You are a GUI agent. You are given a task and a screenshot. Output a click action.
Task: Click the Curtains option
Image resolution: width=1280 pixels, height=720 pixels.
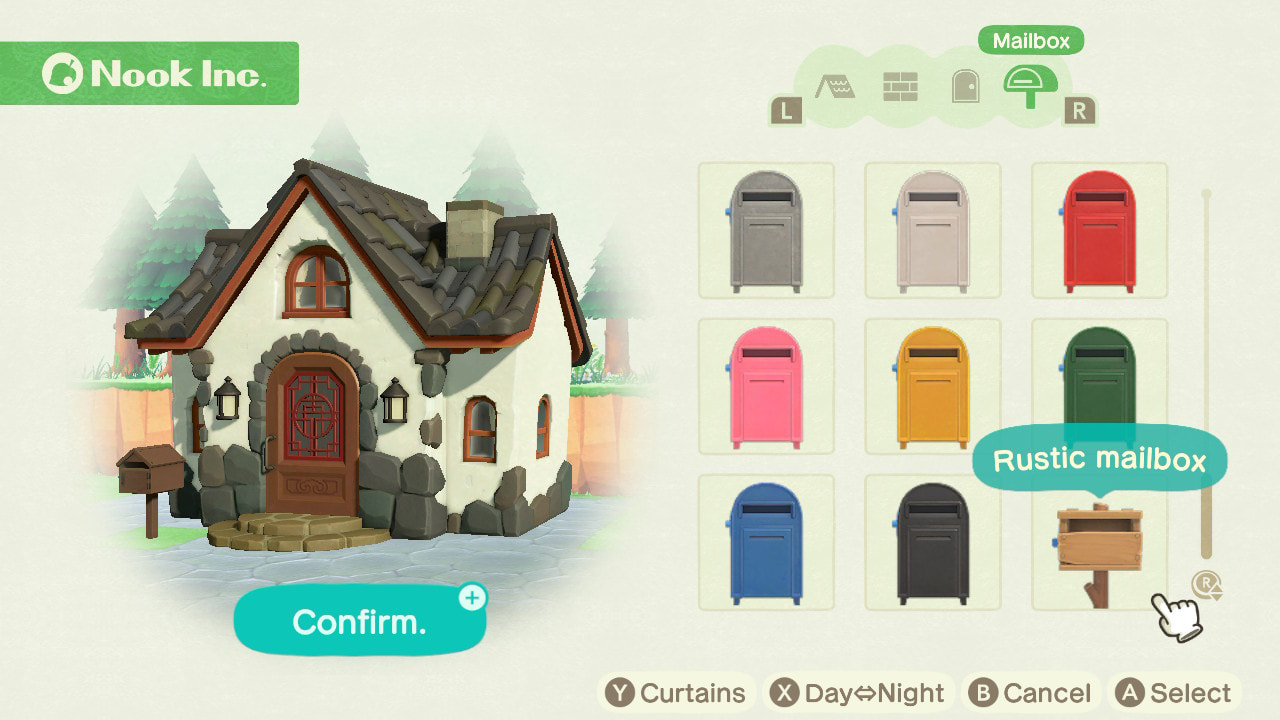tap(677, 693)
